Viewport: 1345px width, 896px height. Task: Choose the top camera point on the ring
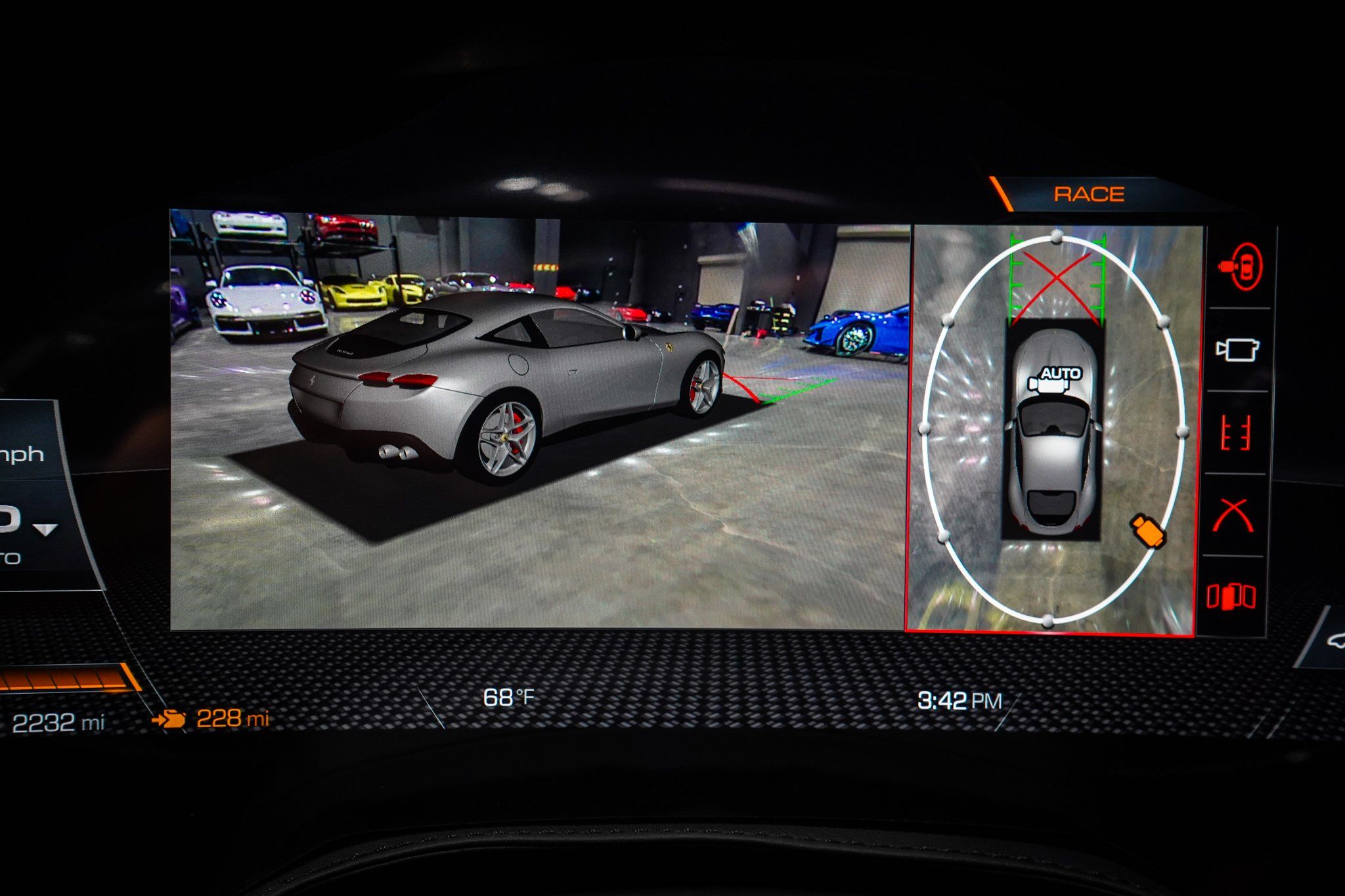(x=1056, y=236)
